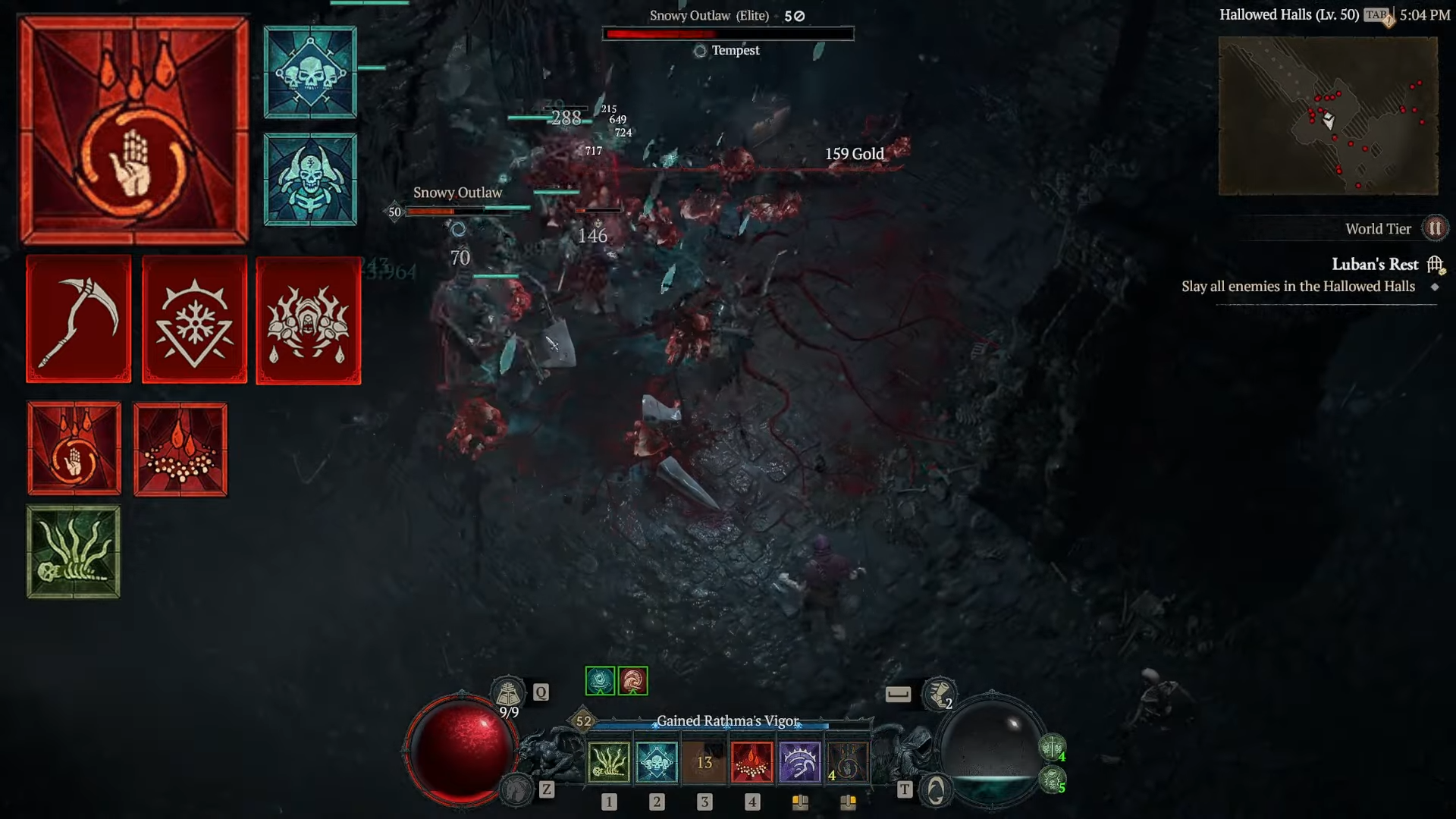Click the healing potion icon showing 9/9
This screenshot has width=1456, height=819.
click(507, 694)
